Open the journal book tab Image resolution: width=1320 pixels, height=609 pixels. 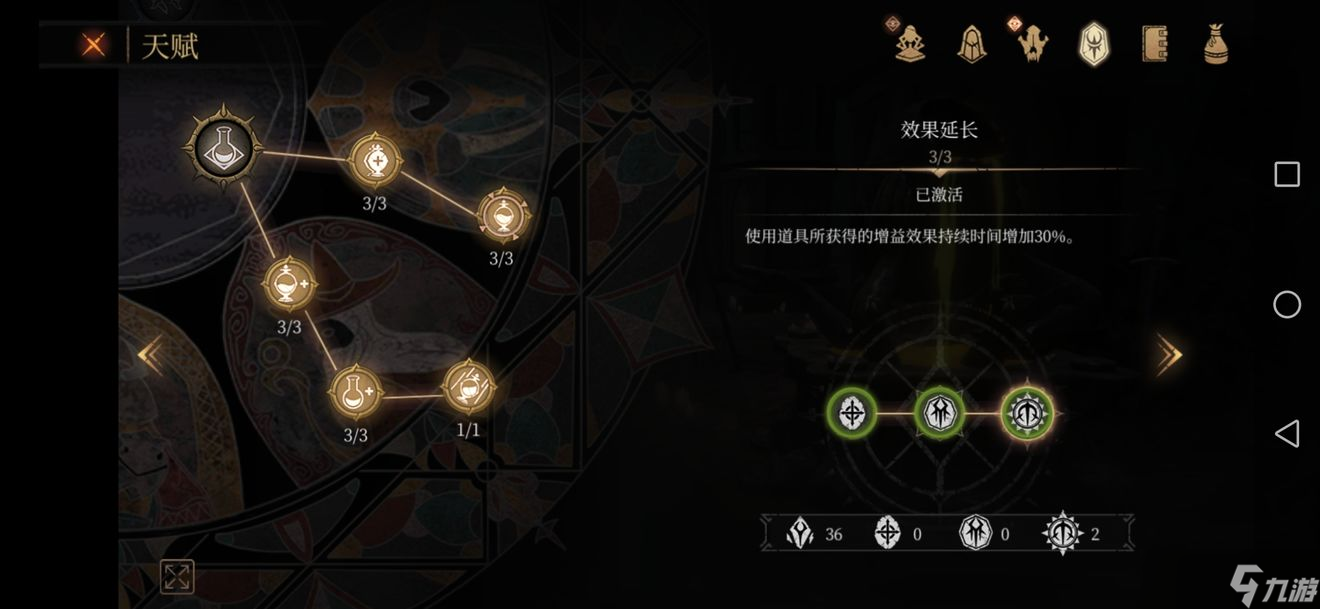1154,44
